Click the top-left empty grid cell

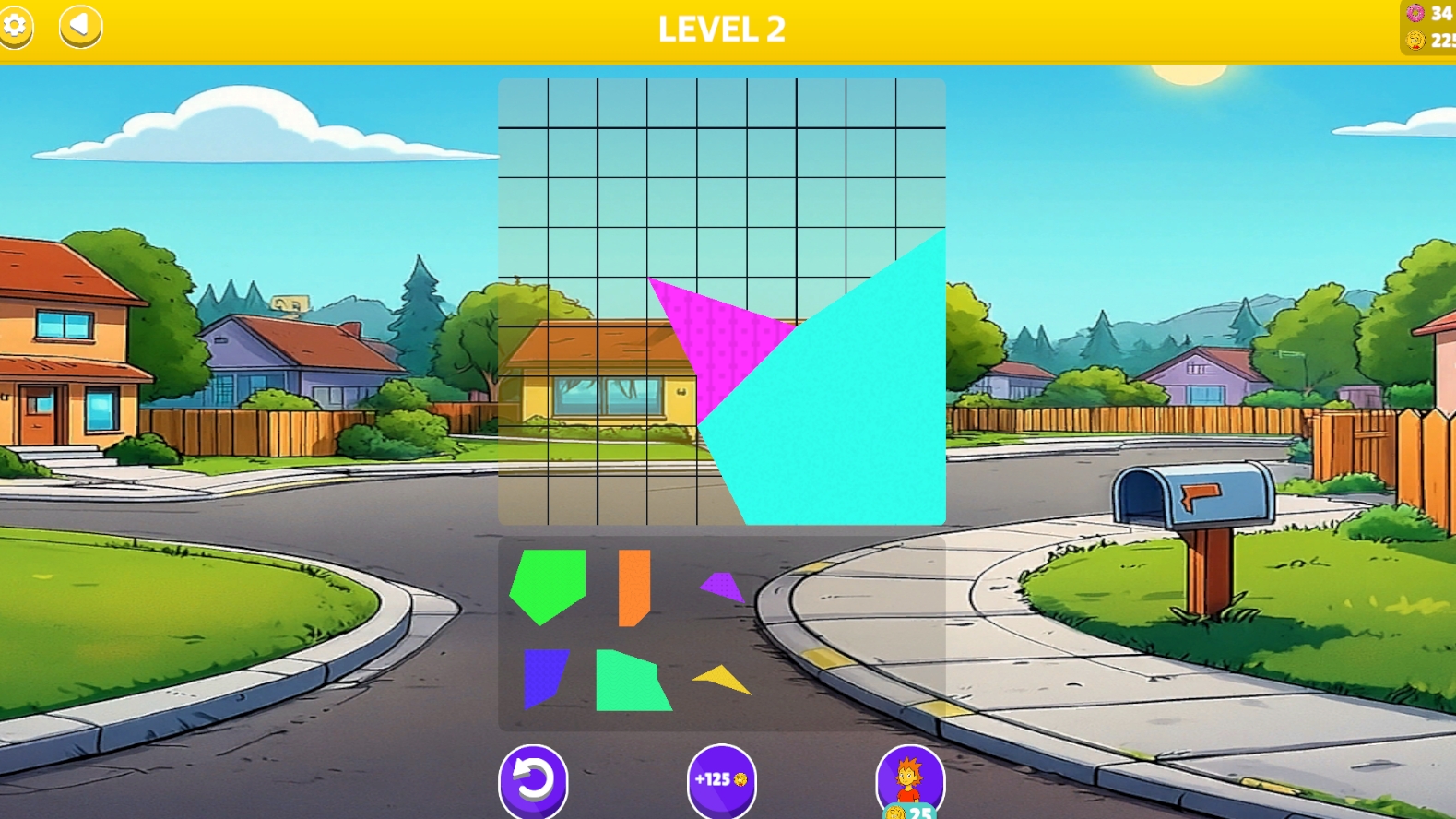tap(524, 104)
